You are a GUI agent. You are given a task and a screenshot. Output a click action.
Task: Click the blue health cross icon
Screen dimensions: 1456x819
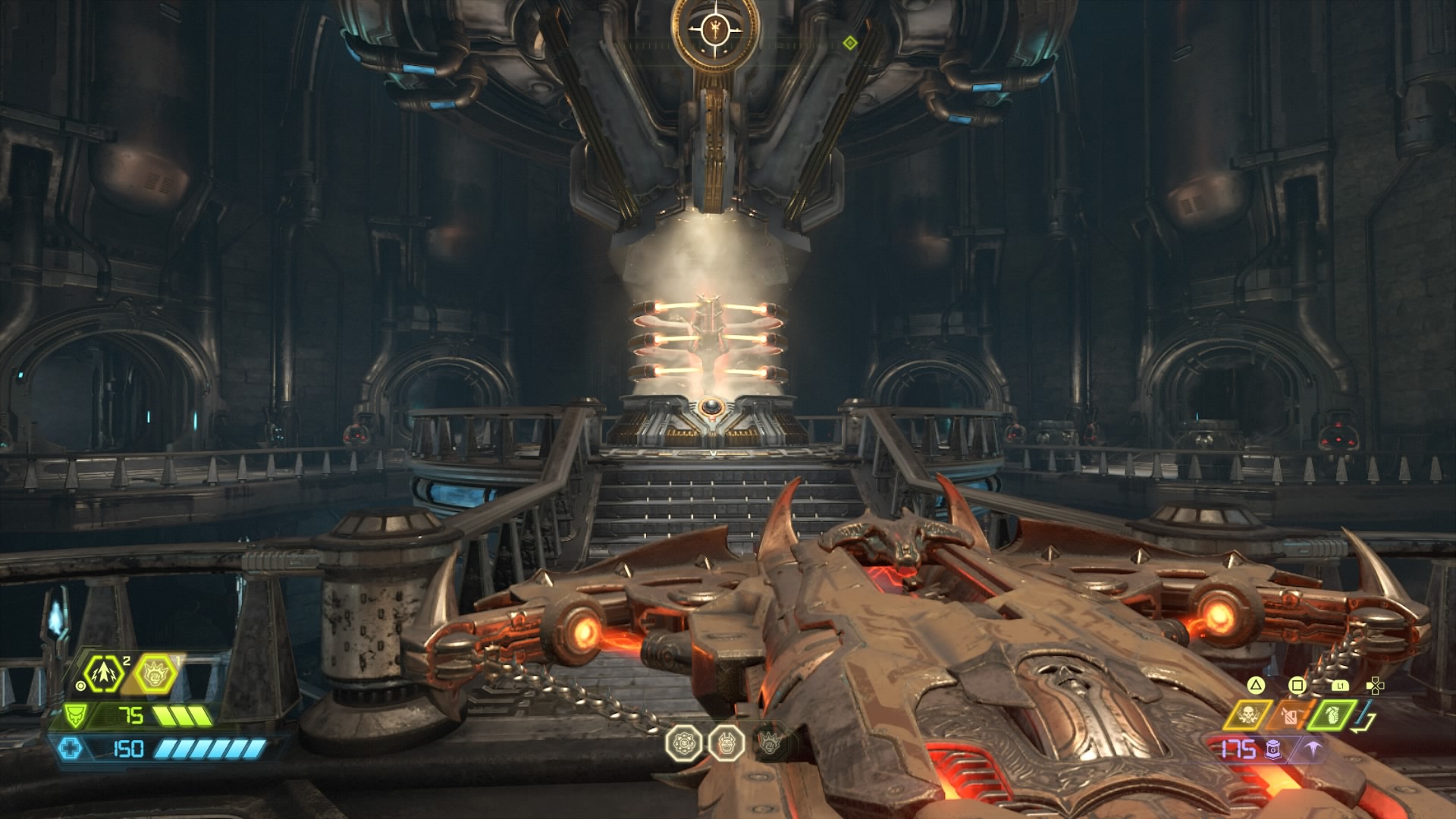69,749
